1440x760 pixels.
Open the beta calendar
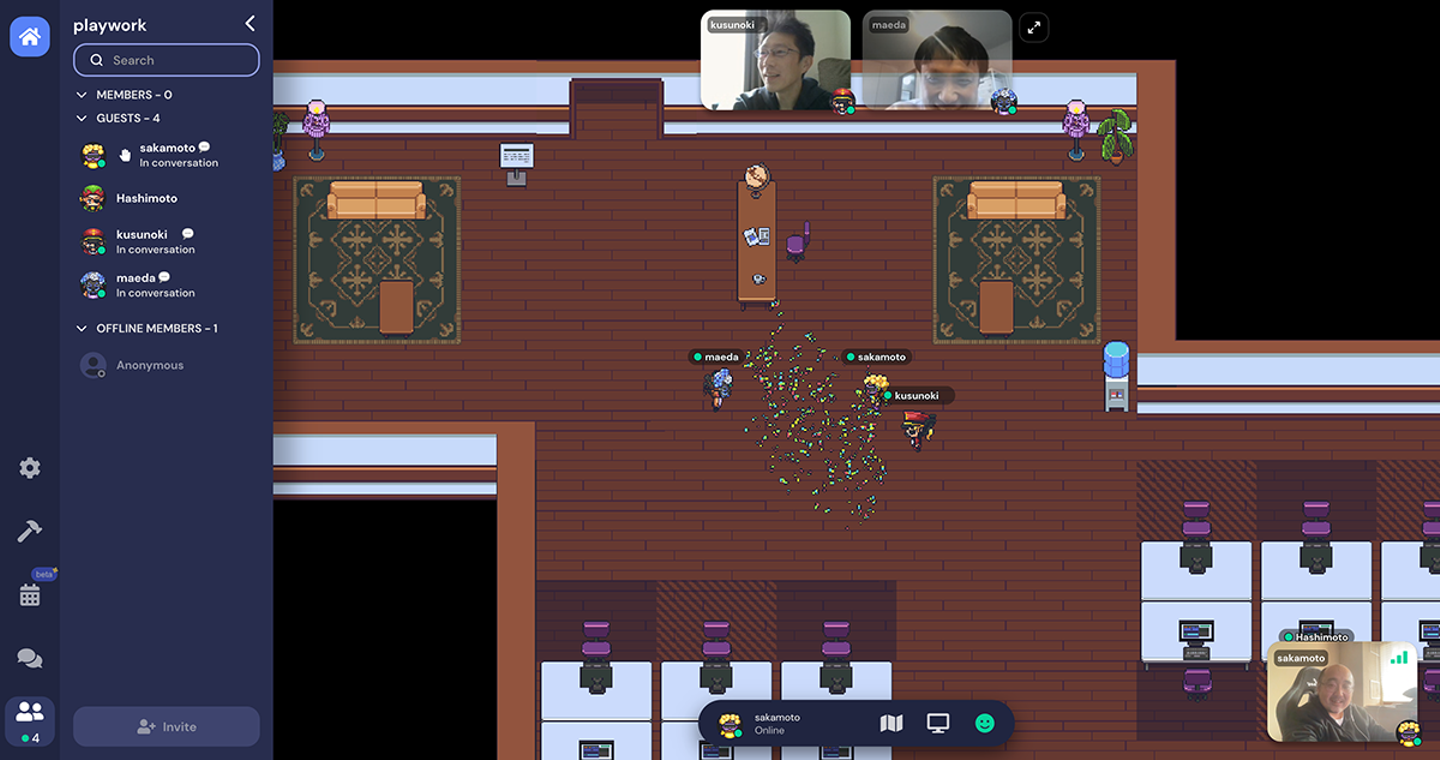pos(30,595)
